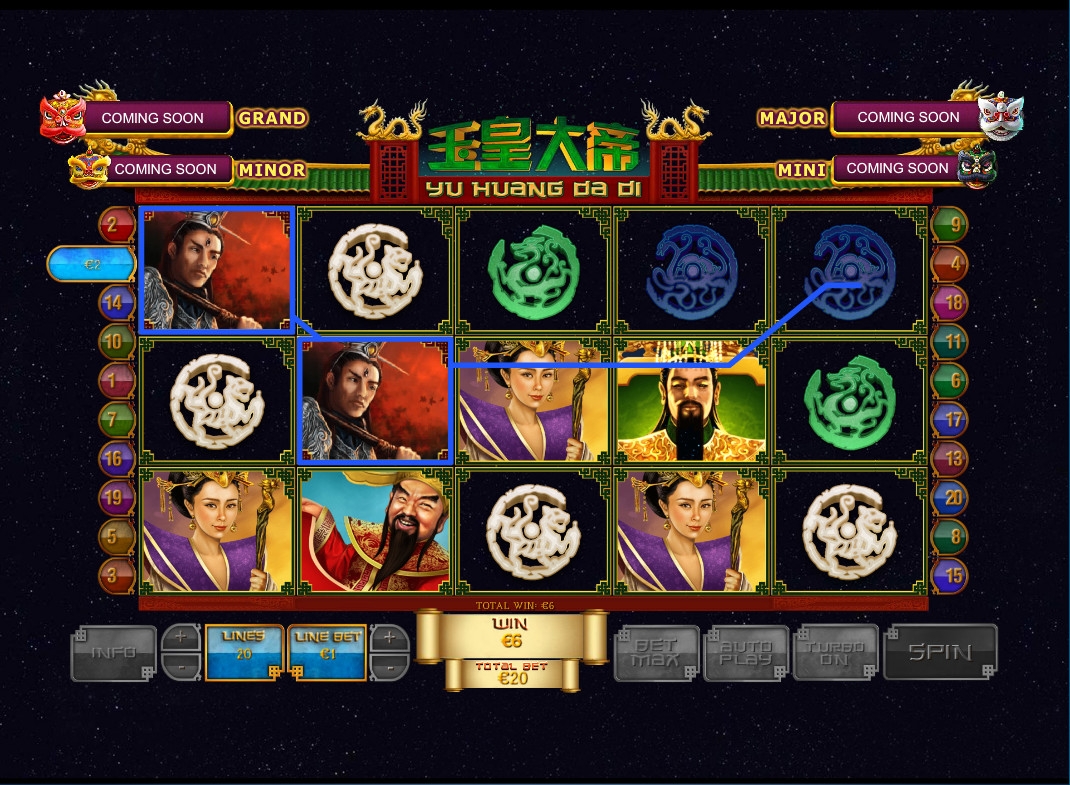
Task: Choose payline number 14 marker
Action: [x=116, y=302]
